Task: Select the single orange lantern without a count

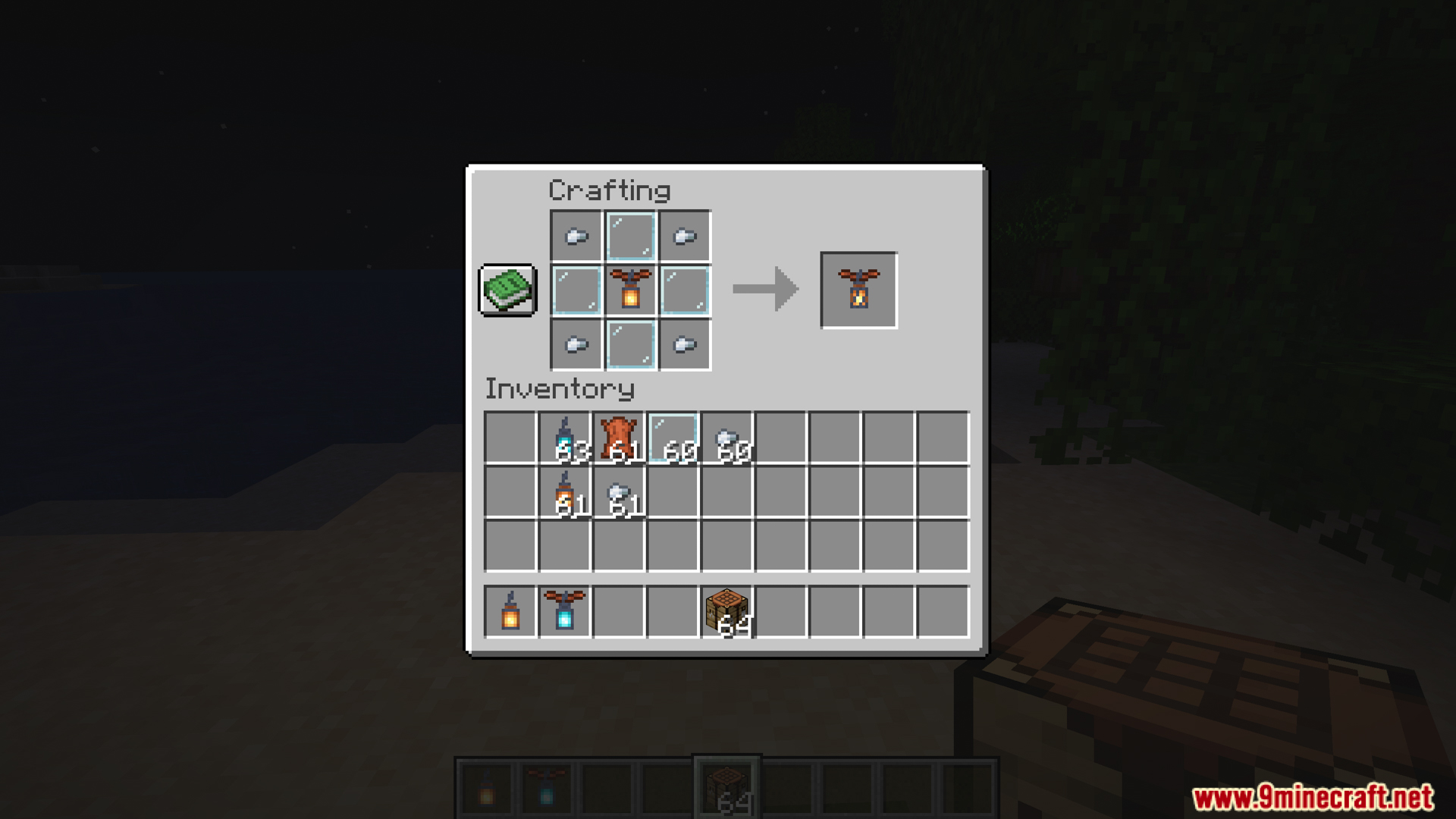Action: [510, 612]
